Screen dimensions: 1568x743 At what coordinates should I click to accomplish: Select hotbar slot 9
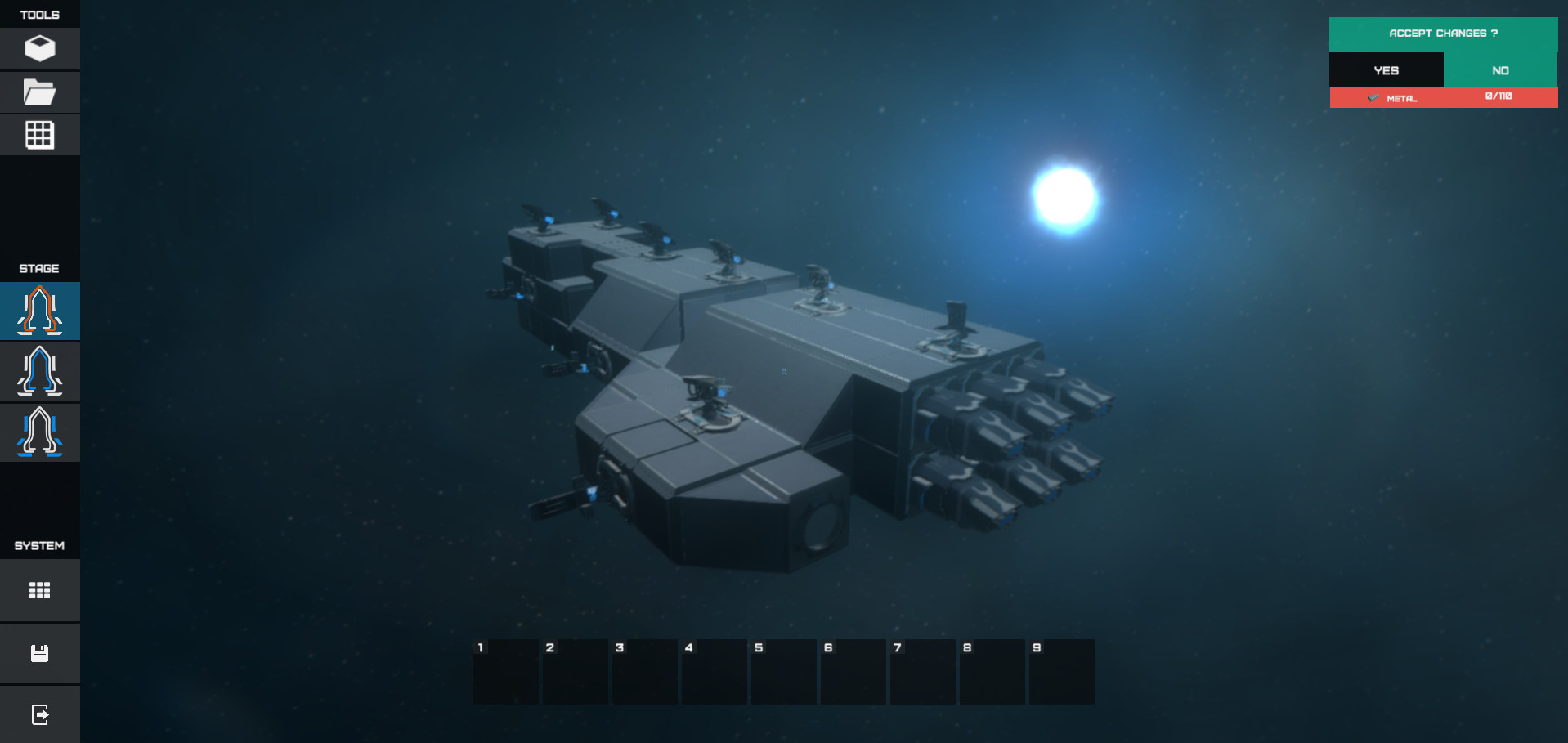[1061, 672]
